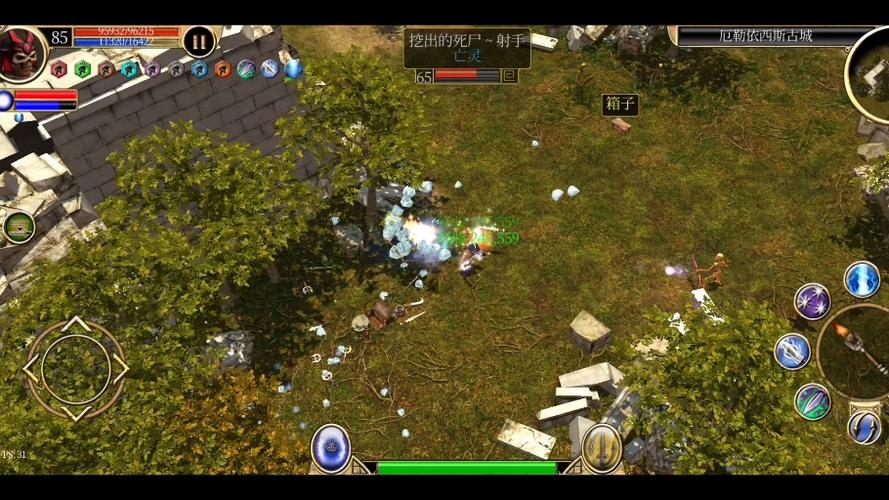Trigger the white lightning claw skill
This screenshot has width=889, height=500.
tap(792, 351)
